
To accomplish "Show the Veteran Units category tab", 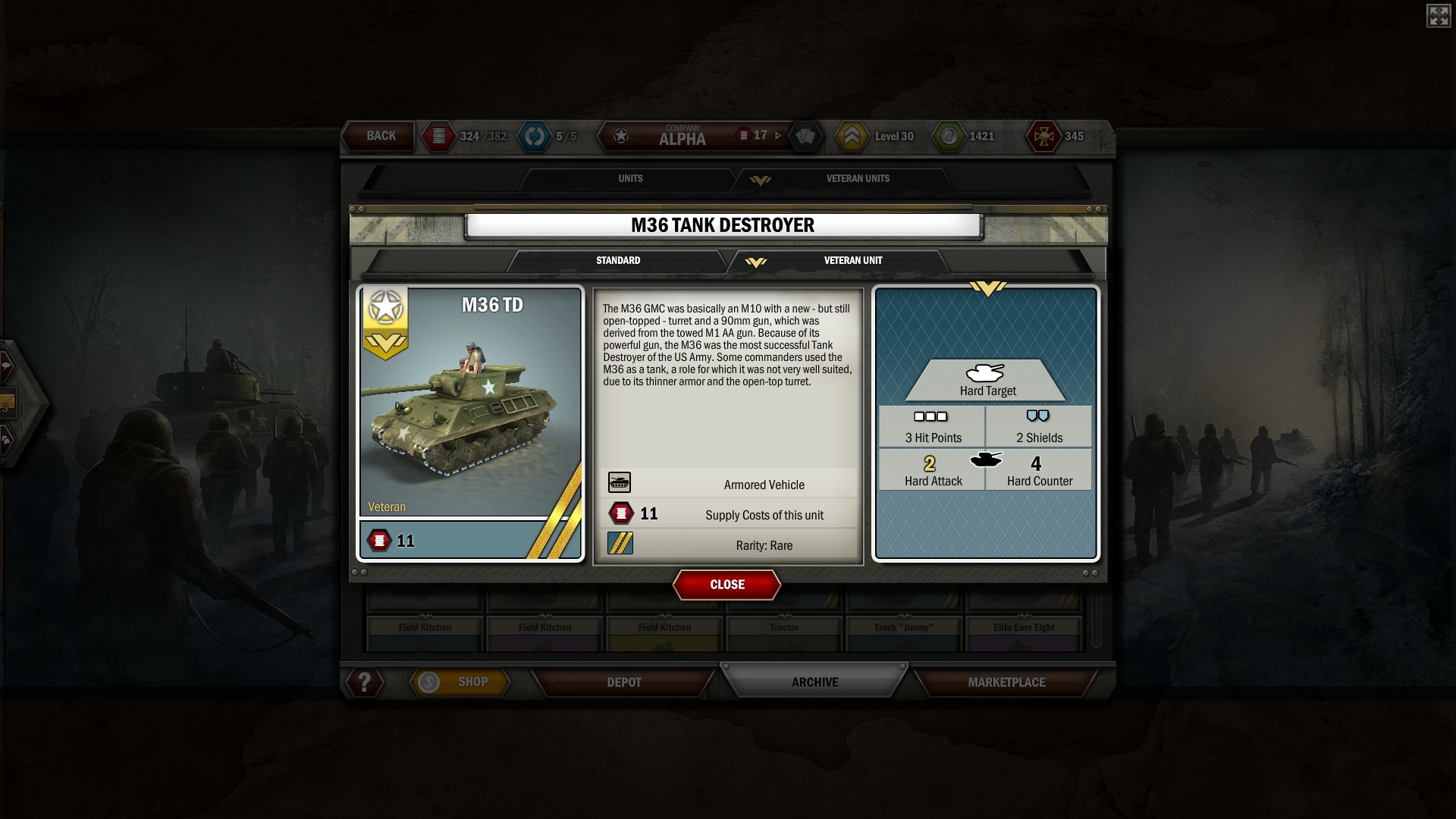I will point(857,179).
